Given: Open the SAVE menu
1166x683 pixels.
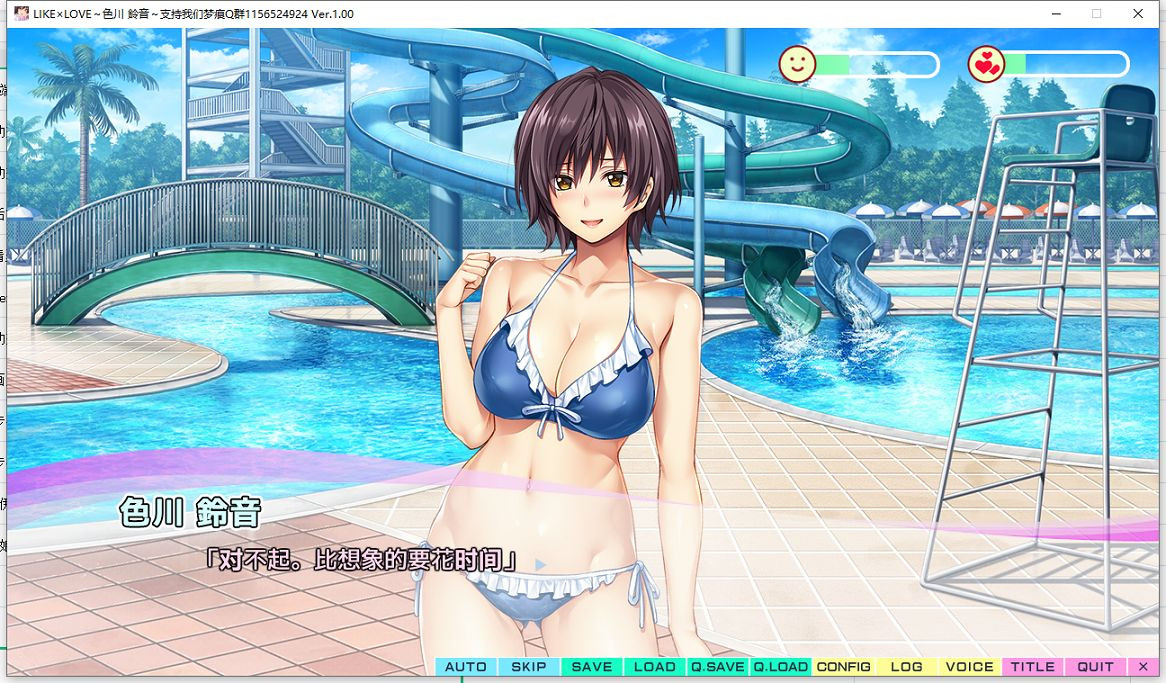Looking at the screenshot, I should point(592,667).
